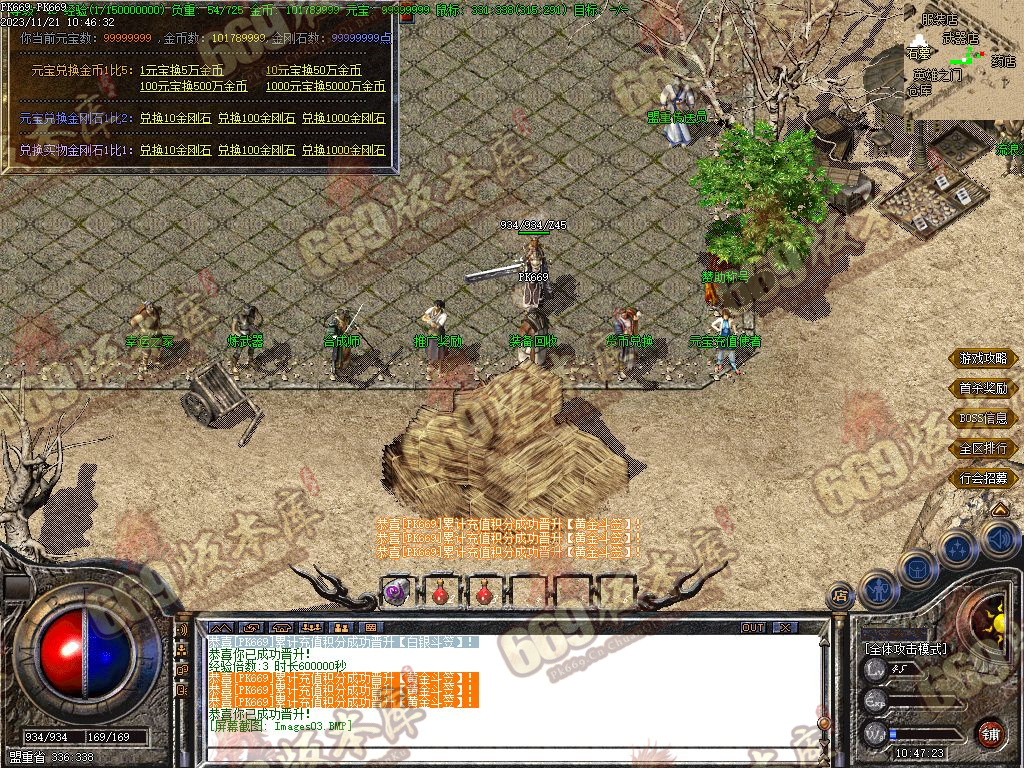Show the BOSS信息 panel

983,418
